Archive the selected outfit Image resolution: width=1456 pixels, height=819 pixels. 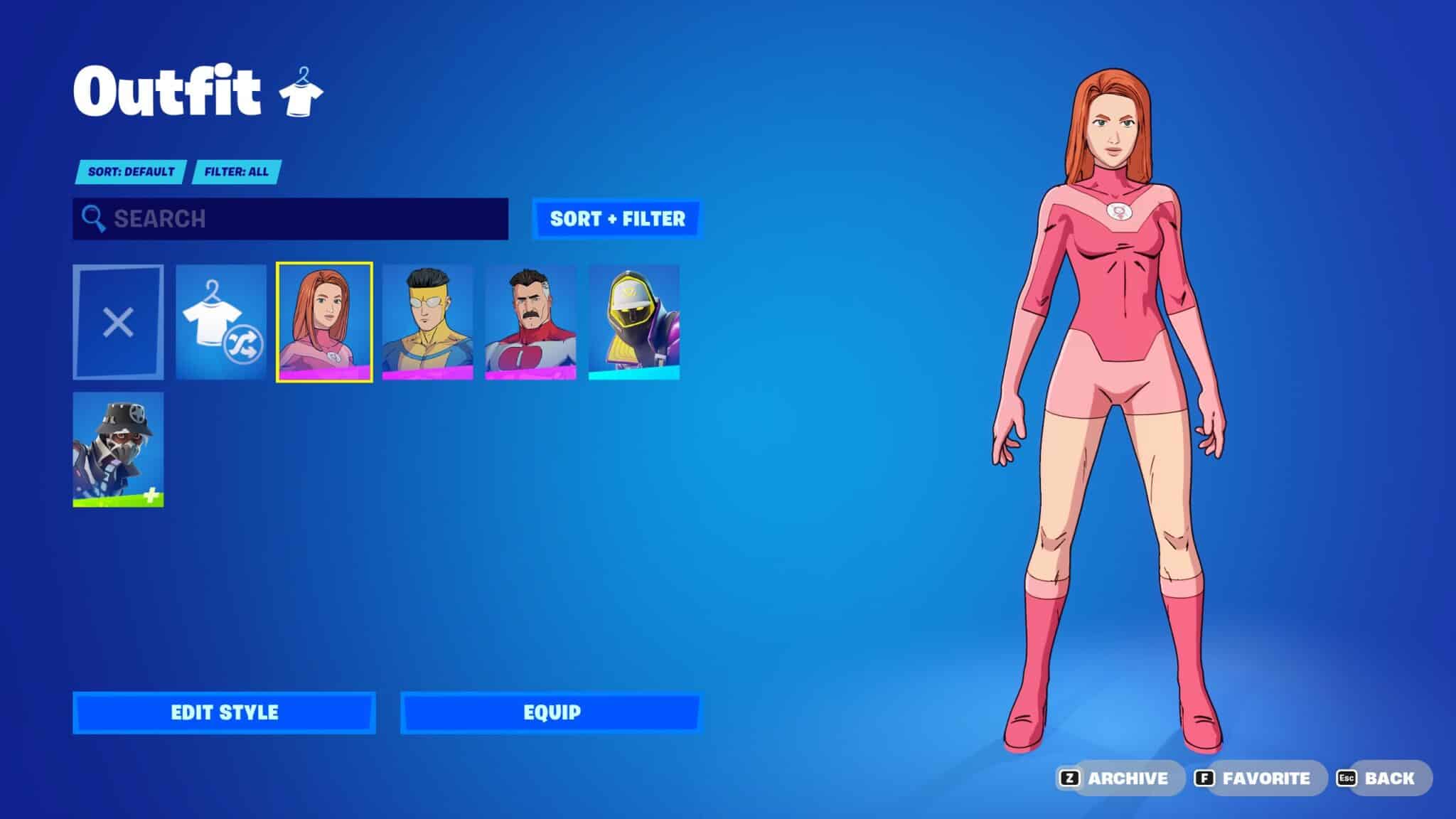pos(1116,778)
